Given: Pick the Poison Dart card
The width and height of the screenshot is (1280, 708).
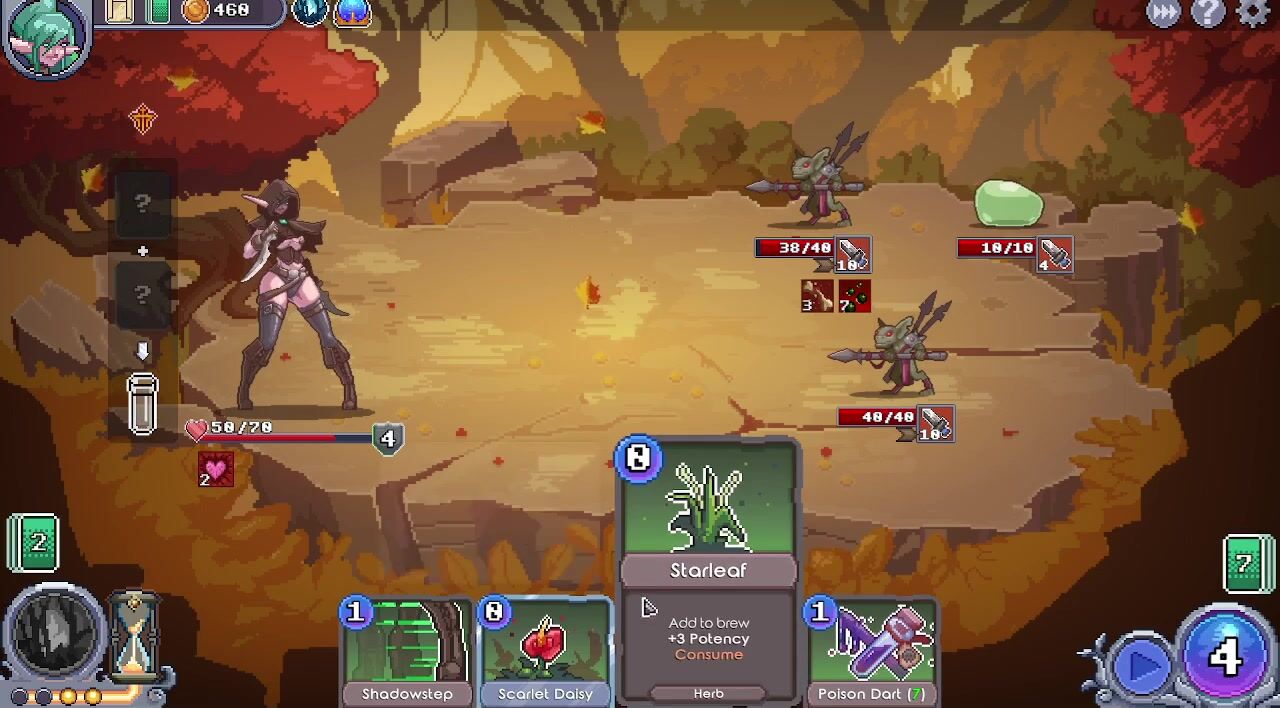Looking at the screenshot, I should coord(872,652).
